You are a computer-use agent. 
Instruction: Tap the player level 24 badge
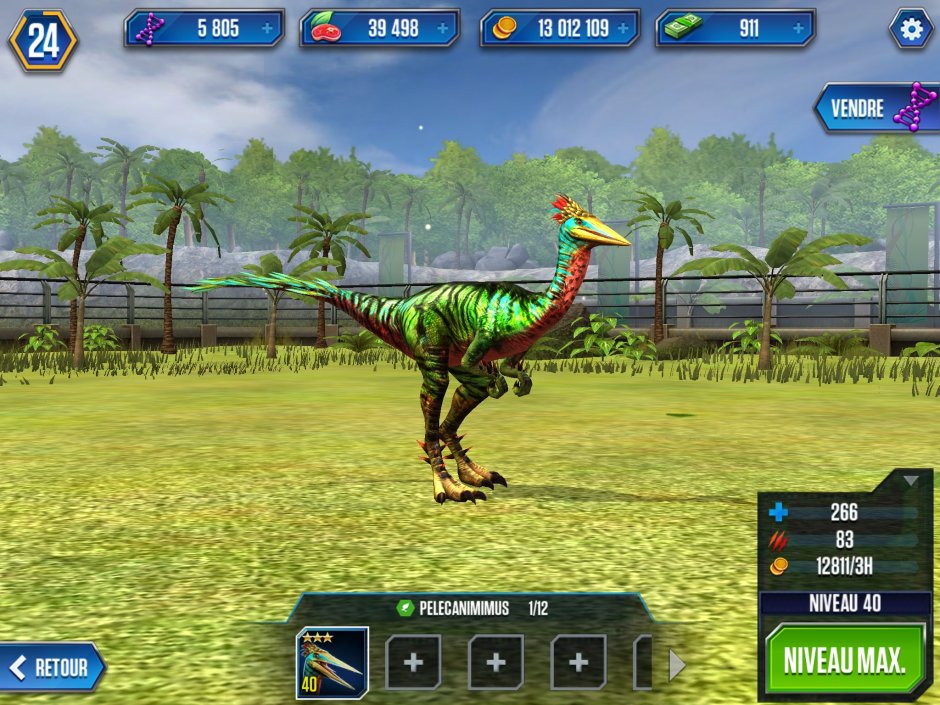point(43,41)
